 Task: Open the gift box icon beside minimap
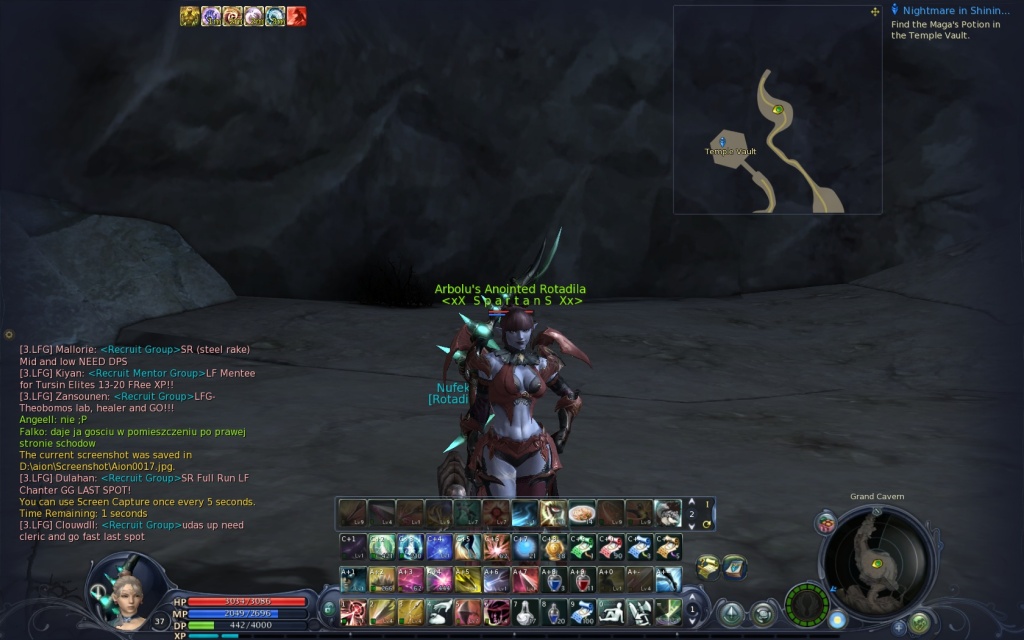coord(826,522)
